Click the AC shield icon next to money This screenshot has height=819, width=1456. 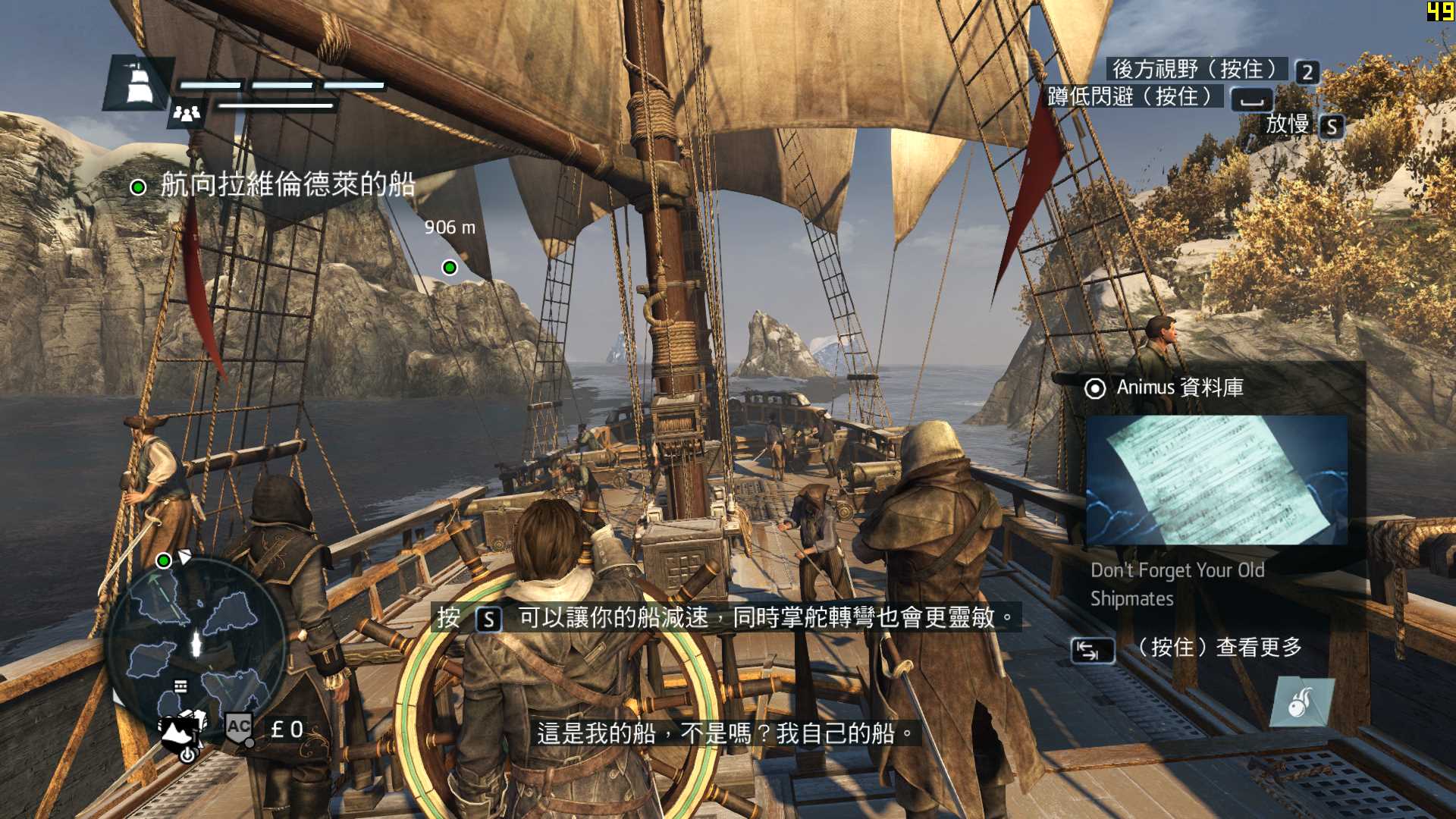[x=238, y=728]
